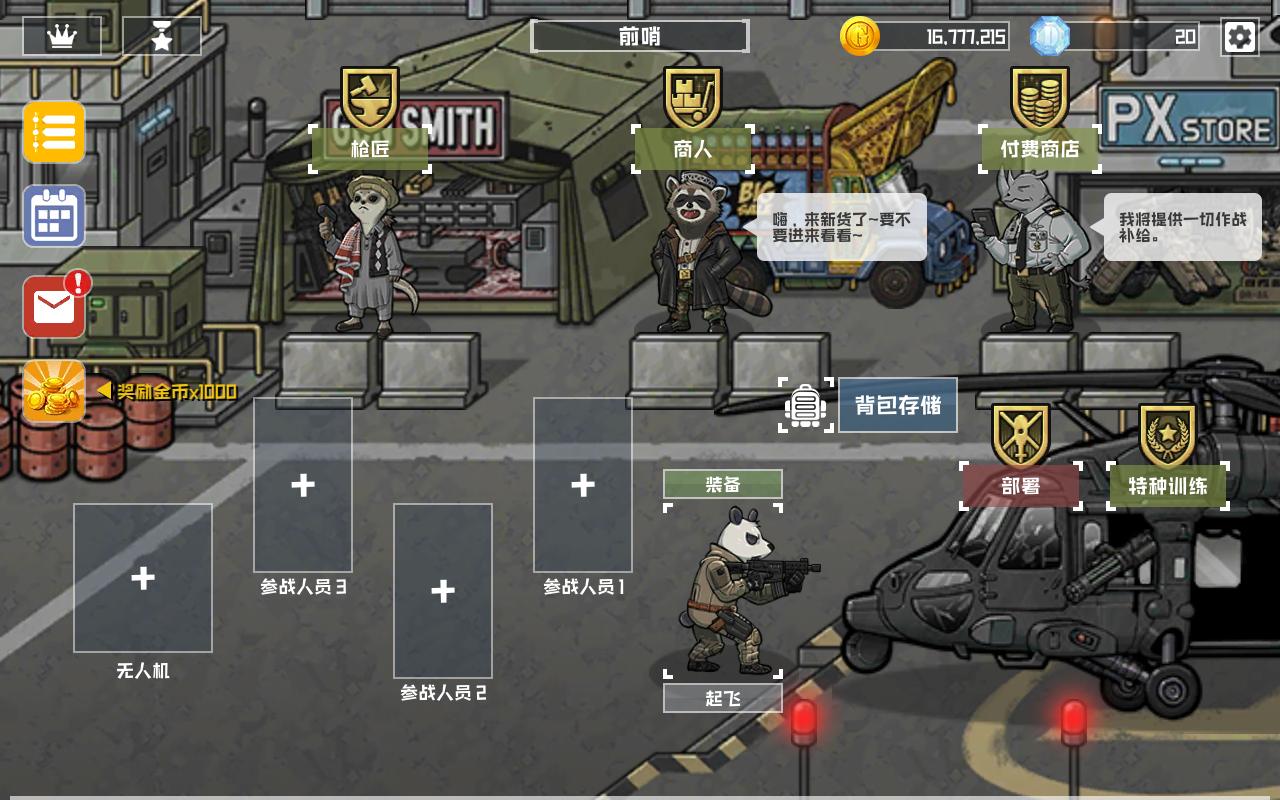Click the crown ranking icon
This screenshot has height=800, width=1280.
[64, 36]
